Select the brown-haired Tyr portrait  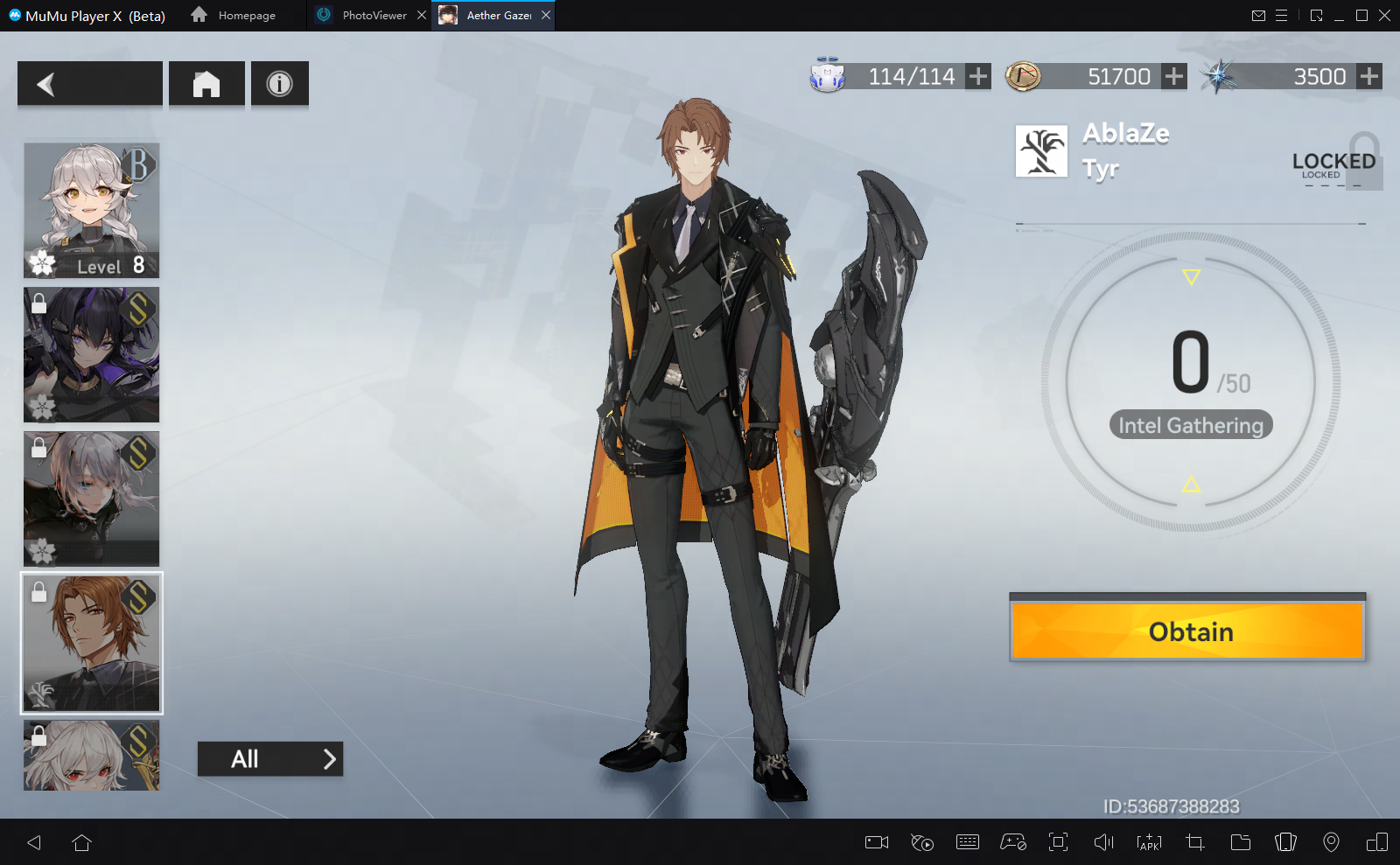[92, 643]
